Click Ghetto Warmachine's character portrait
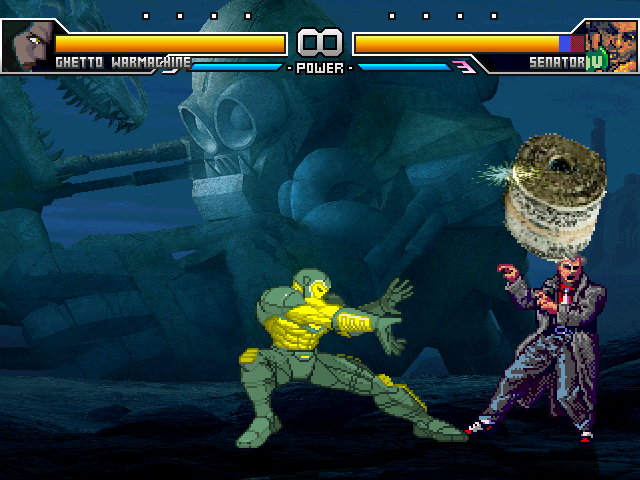The image size is (640, 480). [27, 44]
